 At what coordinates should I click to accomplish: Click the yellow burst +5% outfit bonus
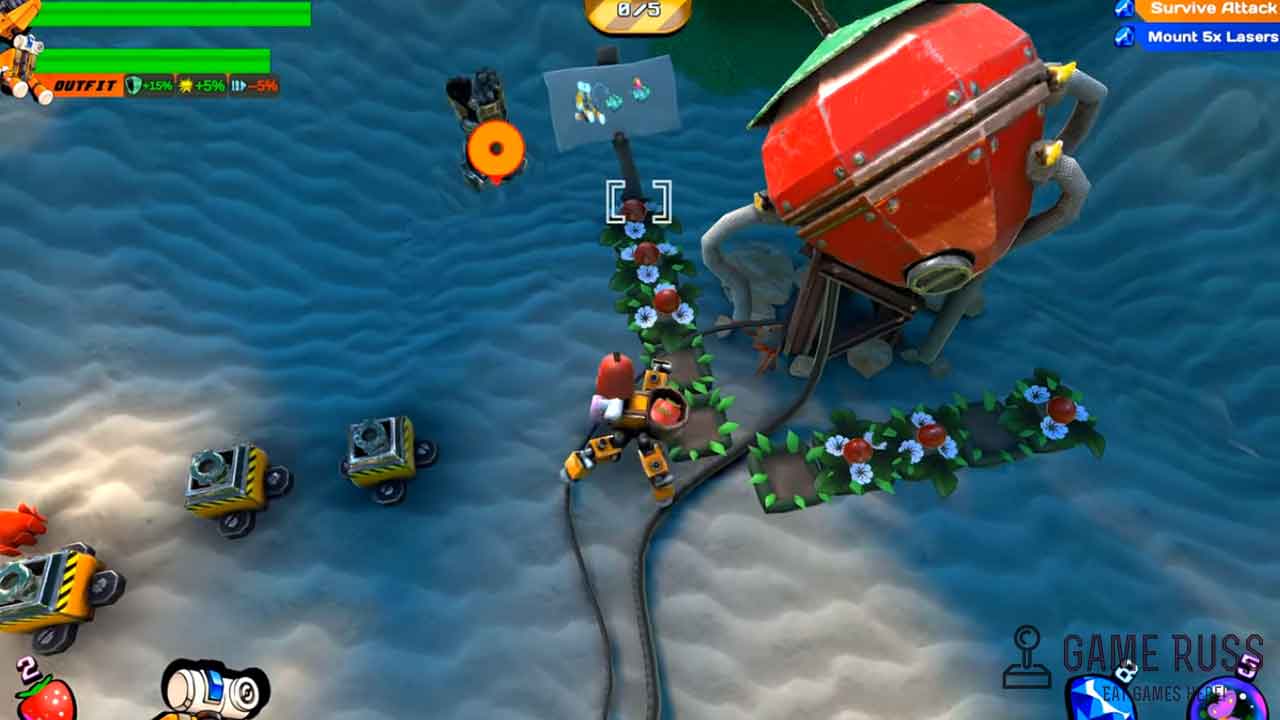202,86
